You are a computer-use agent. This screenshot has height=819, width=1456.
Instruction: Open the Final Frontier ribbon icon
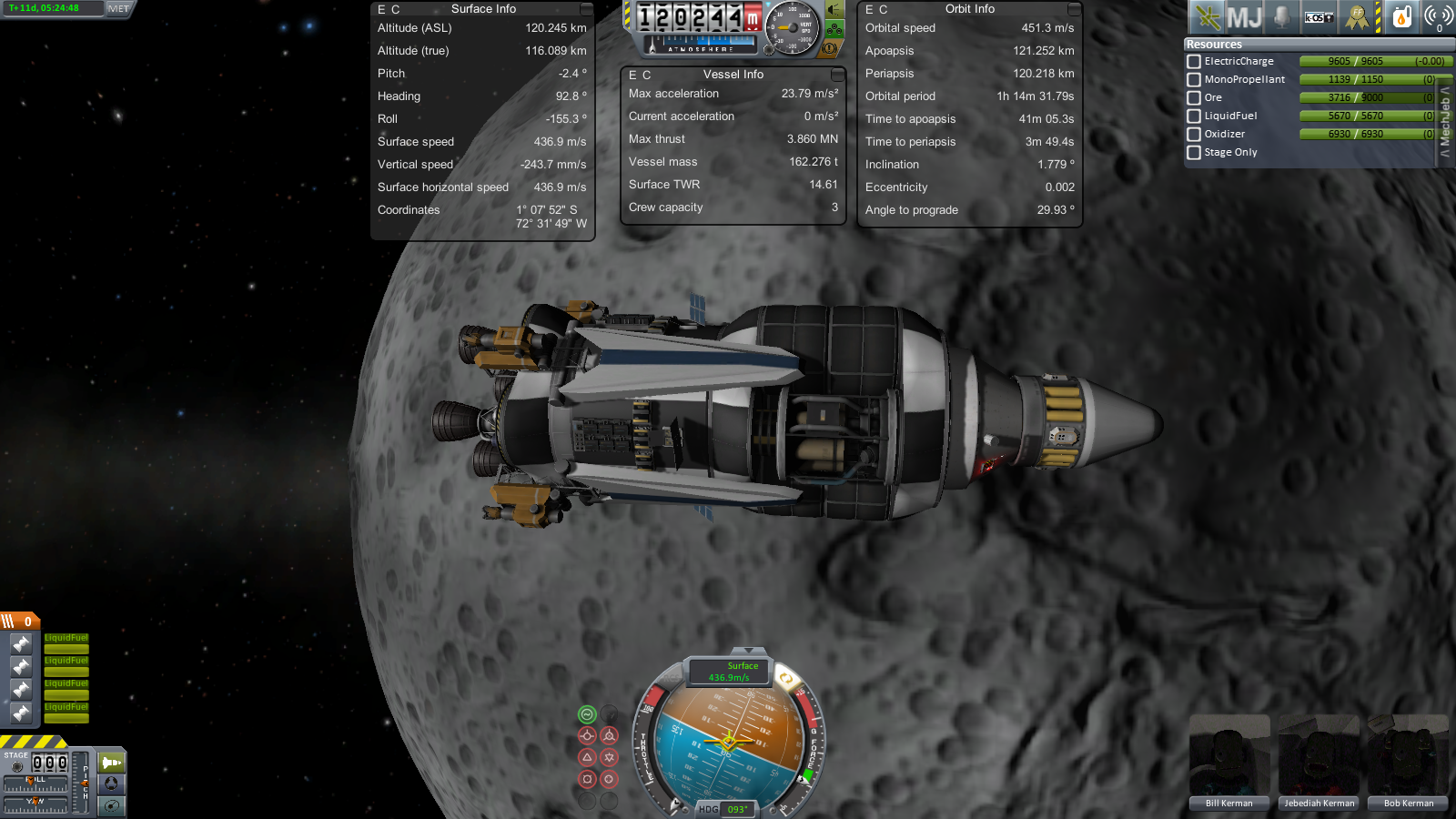tap(1357, 17)
